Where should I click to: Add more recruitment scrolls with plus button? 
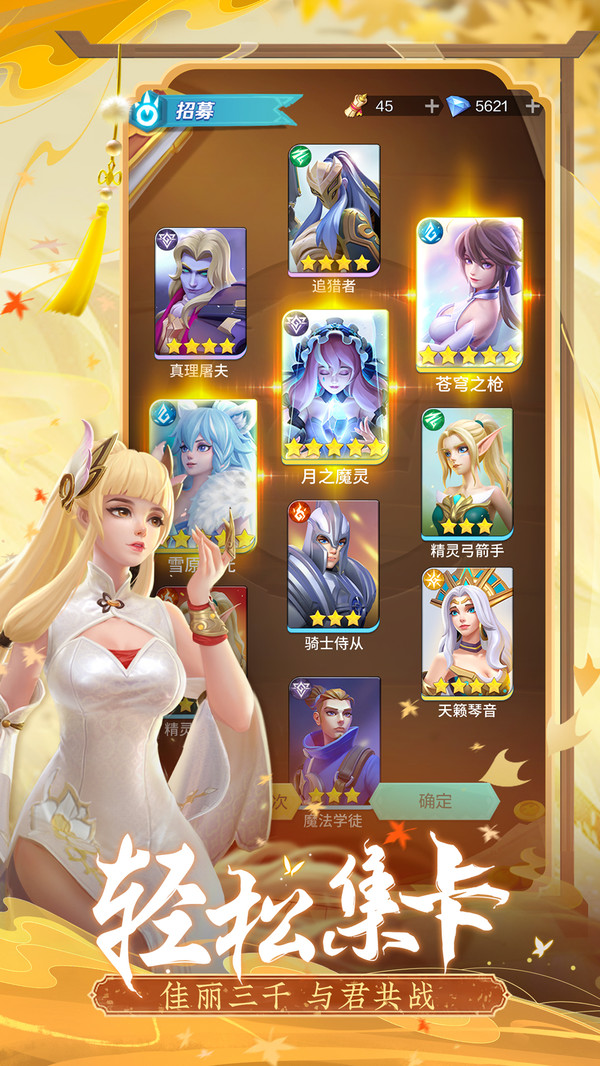click(431, 107)
